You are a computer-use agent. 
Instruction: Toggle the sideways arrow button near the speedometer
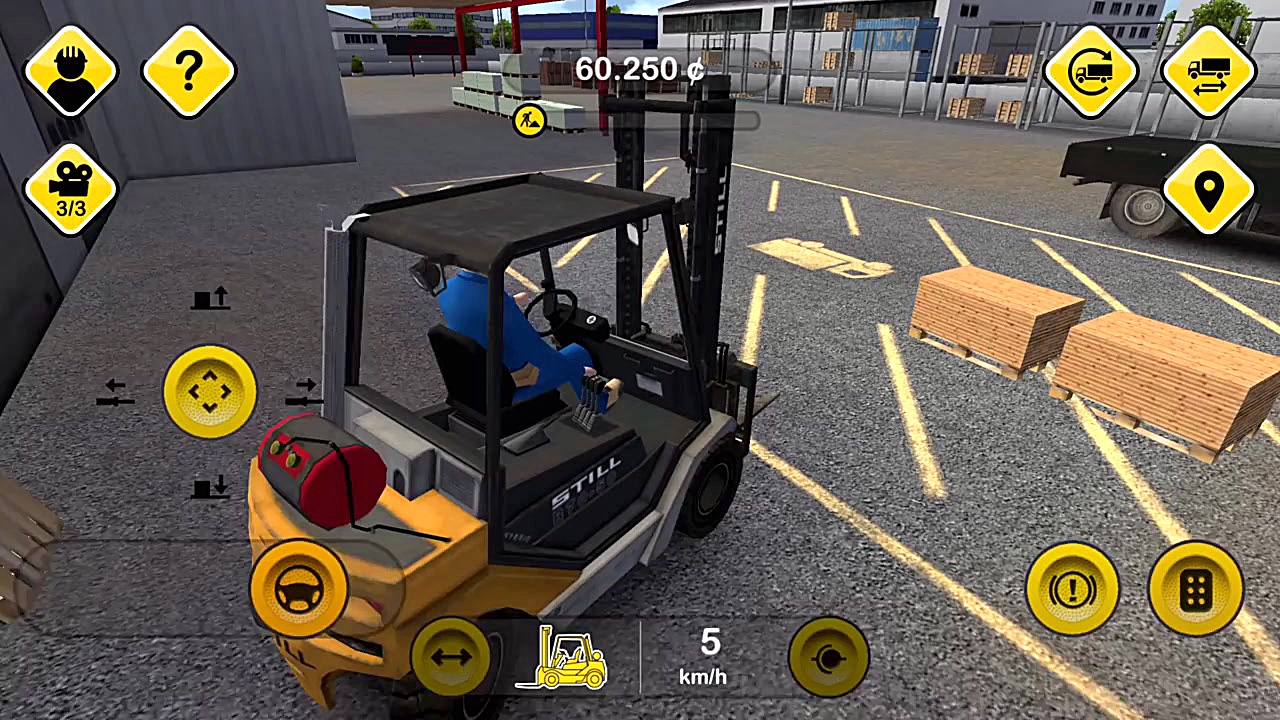click(449, 657)
